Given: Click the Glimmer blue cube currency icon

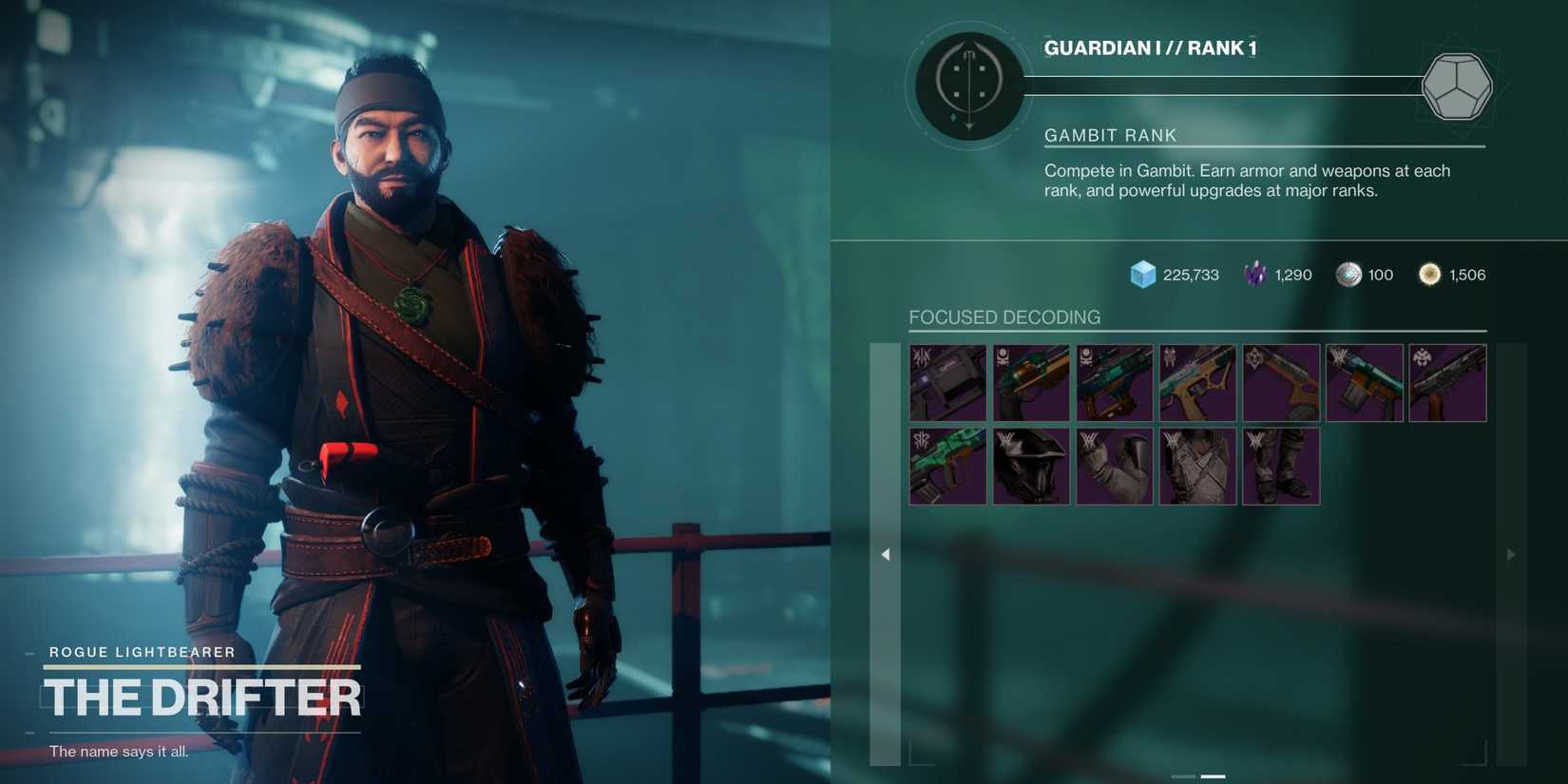Looking at the screenshot, I should tap(1143, 274).
